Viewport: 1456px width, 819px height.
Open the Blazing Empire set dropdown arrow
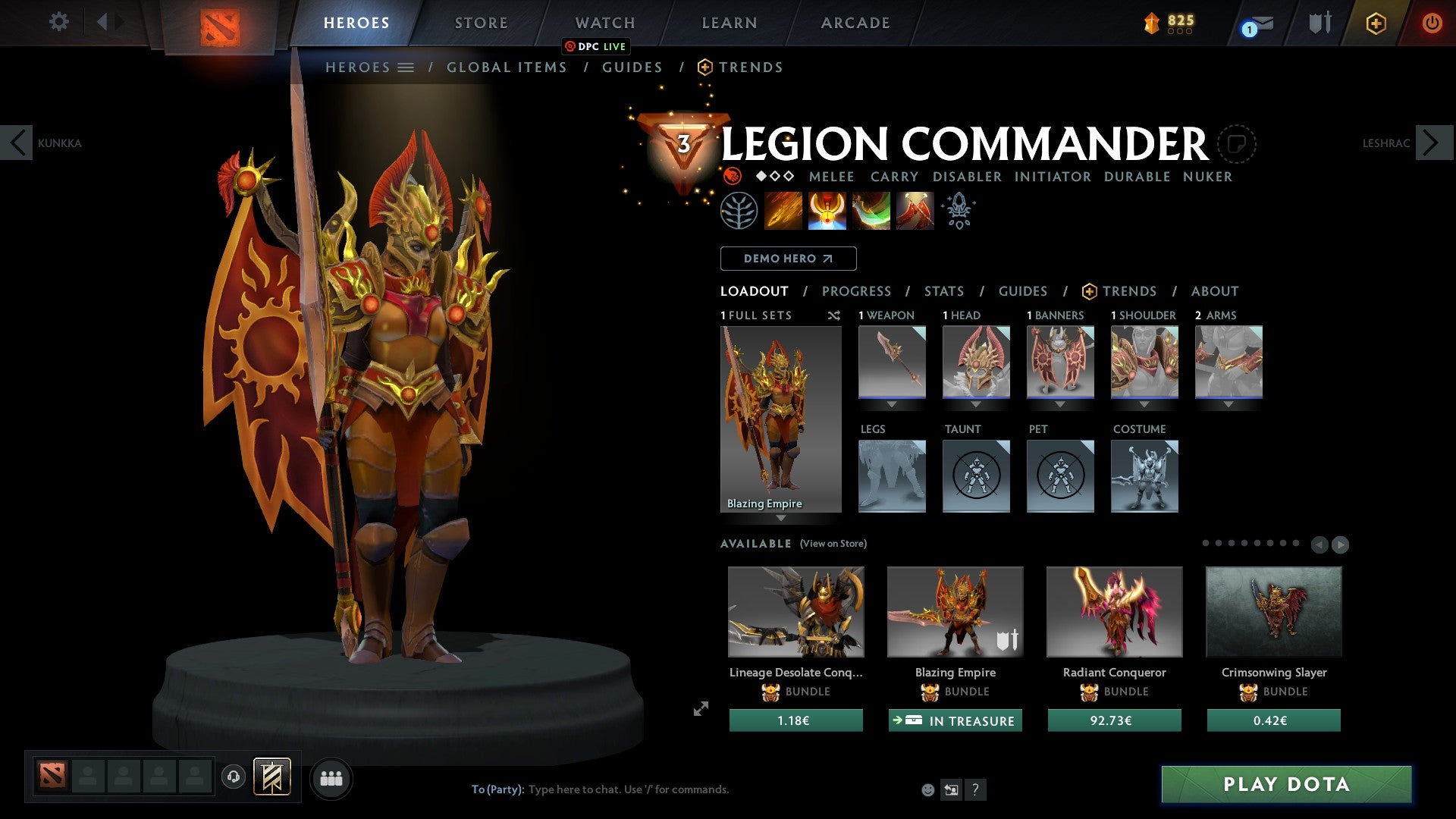781,519
